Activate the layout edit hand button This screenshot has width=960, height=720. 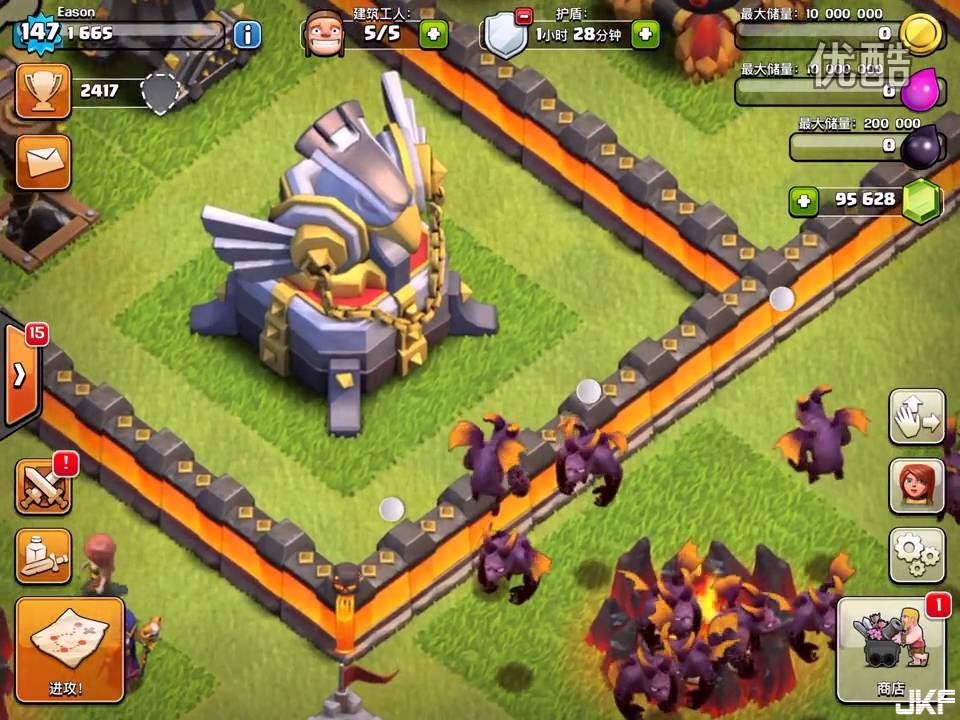pyautogui.click(x=916, y=417)
